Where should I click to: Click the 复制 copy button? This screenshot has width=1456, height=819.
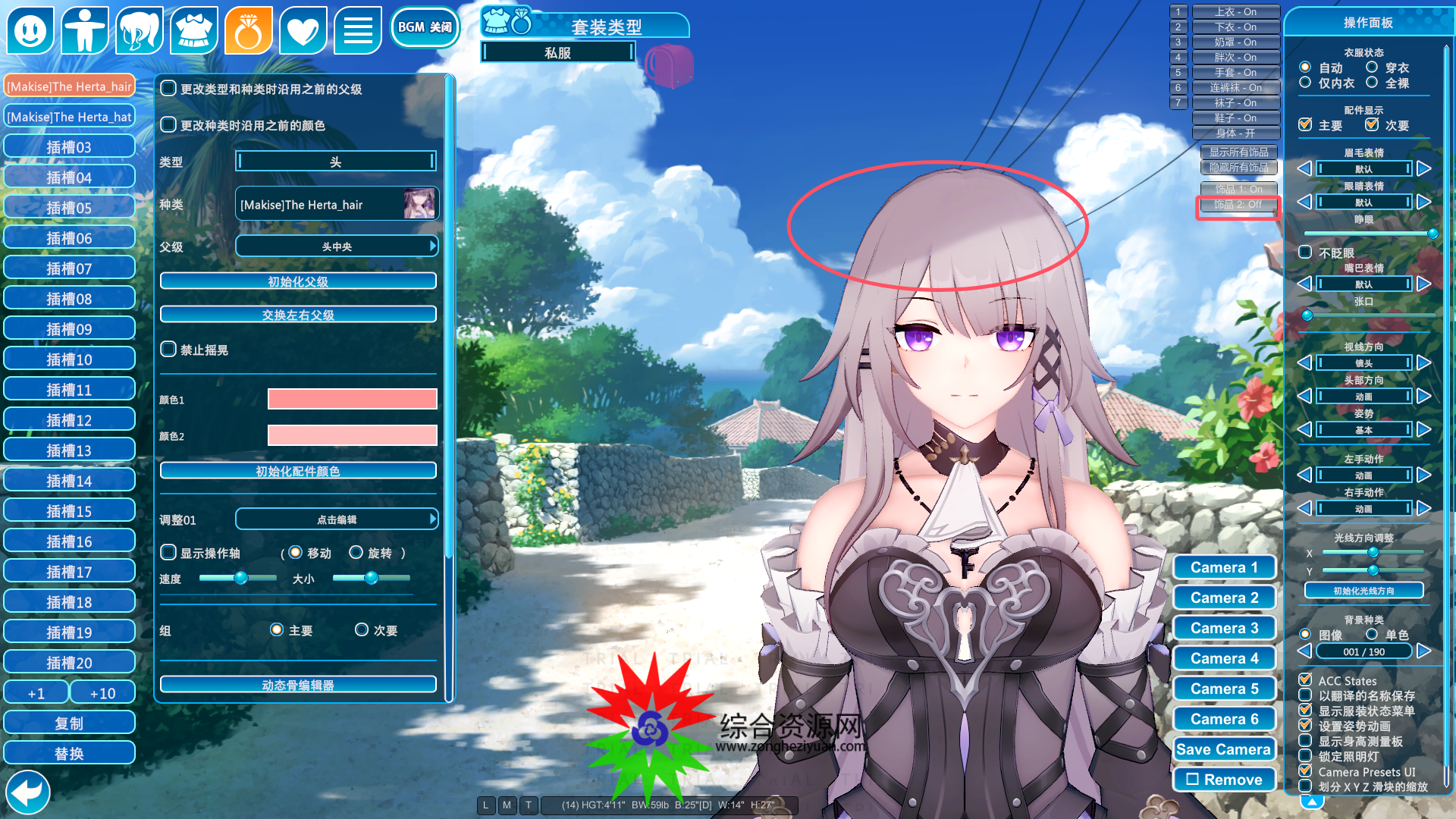(69, 723)
